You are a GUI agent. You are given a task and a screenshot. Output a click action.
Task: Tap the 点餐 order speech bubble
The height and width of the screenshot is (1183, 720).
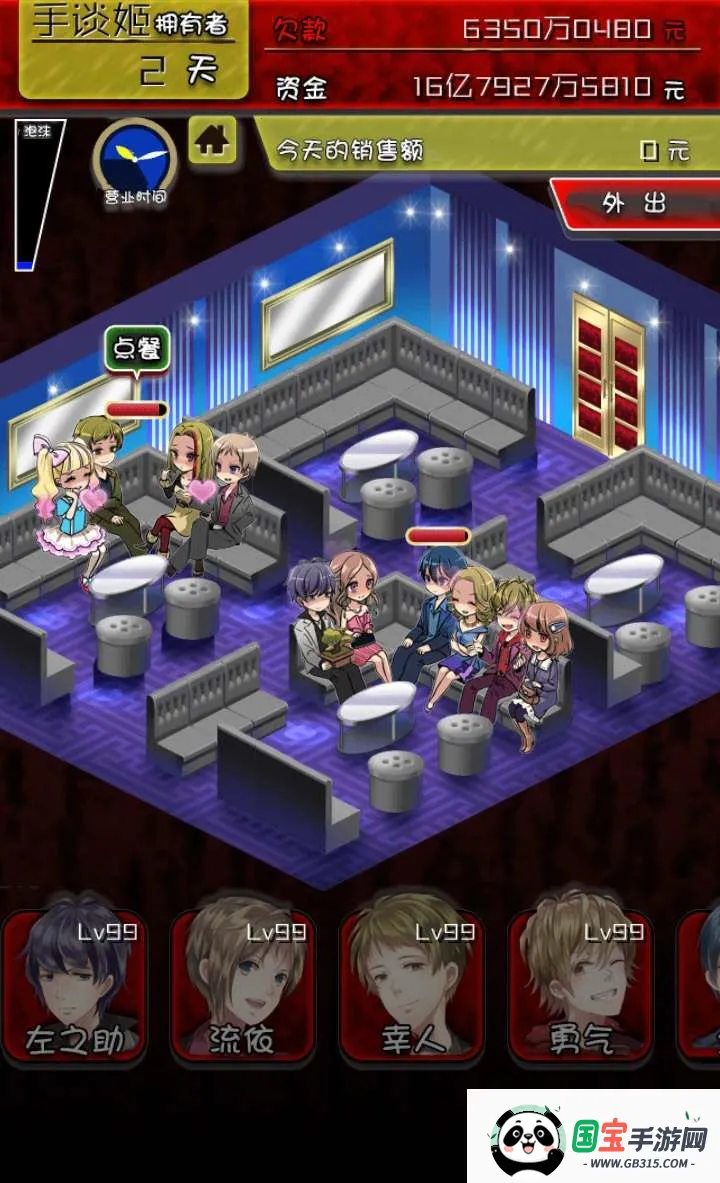pyautogui.click(x=137, y=349)
